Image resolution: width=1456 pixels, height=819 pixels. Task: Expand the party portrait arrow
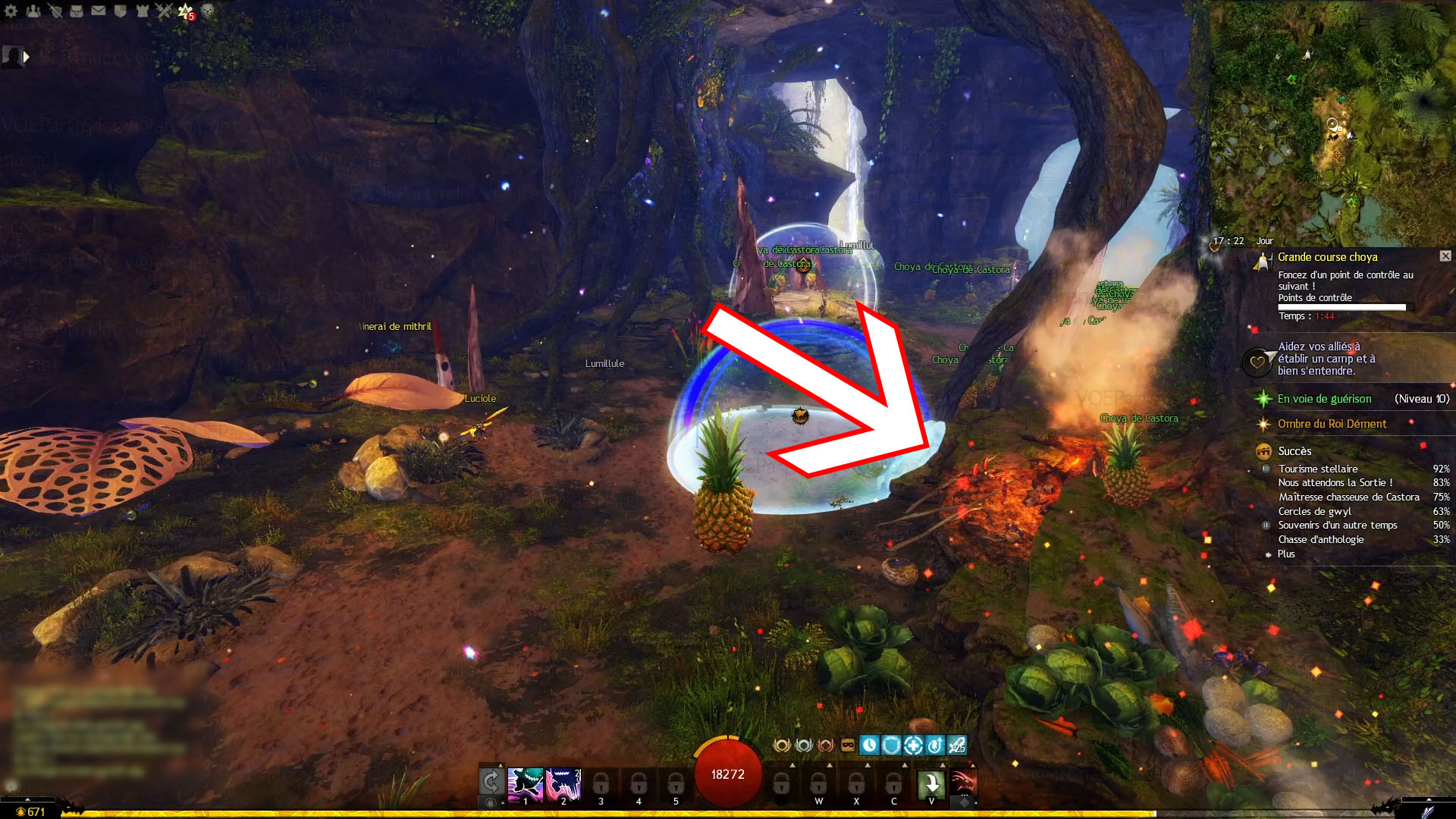(27, 57)
